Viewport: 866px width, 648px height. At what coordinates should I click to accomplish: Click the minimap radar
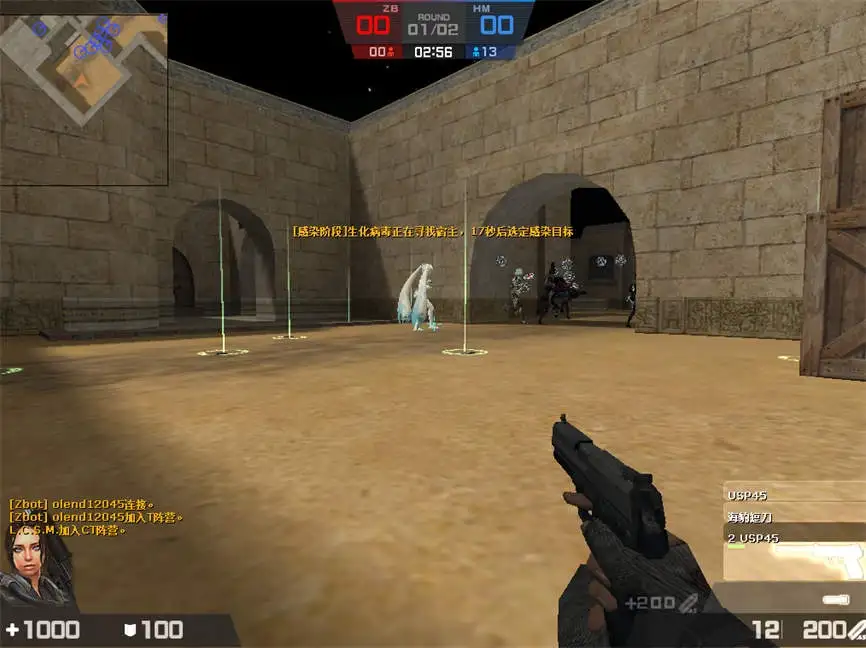pyautogui.click(x=83, y=98)
